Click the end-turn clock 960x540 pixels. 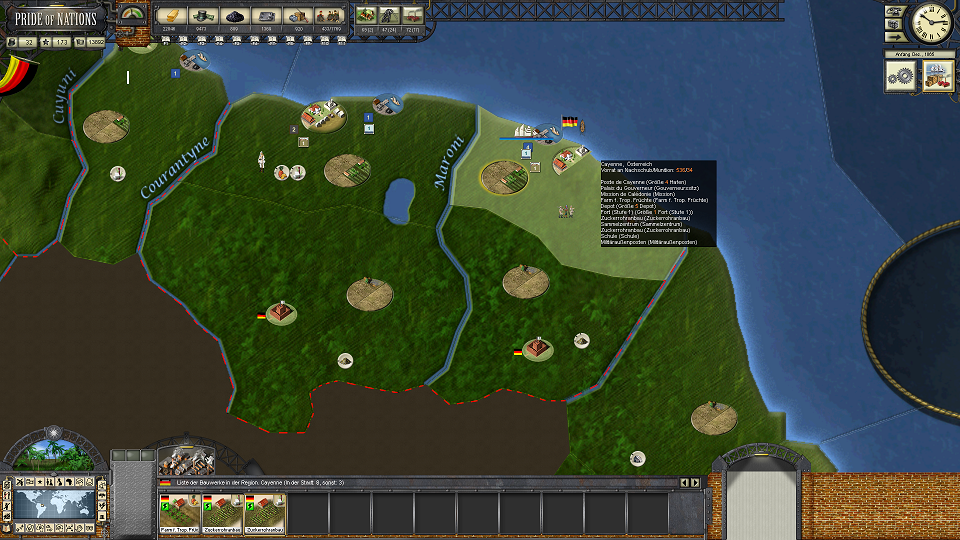(930, 22)
